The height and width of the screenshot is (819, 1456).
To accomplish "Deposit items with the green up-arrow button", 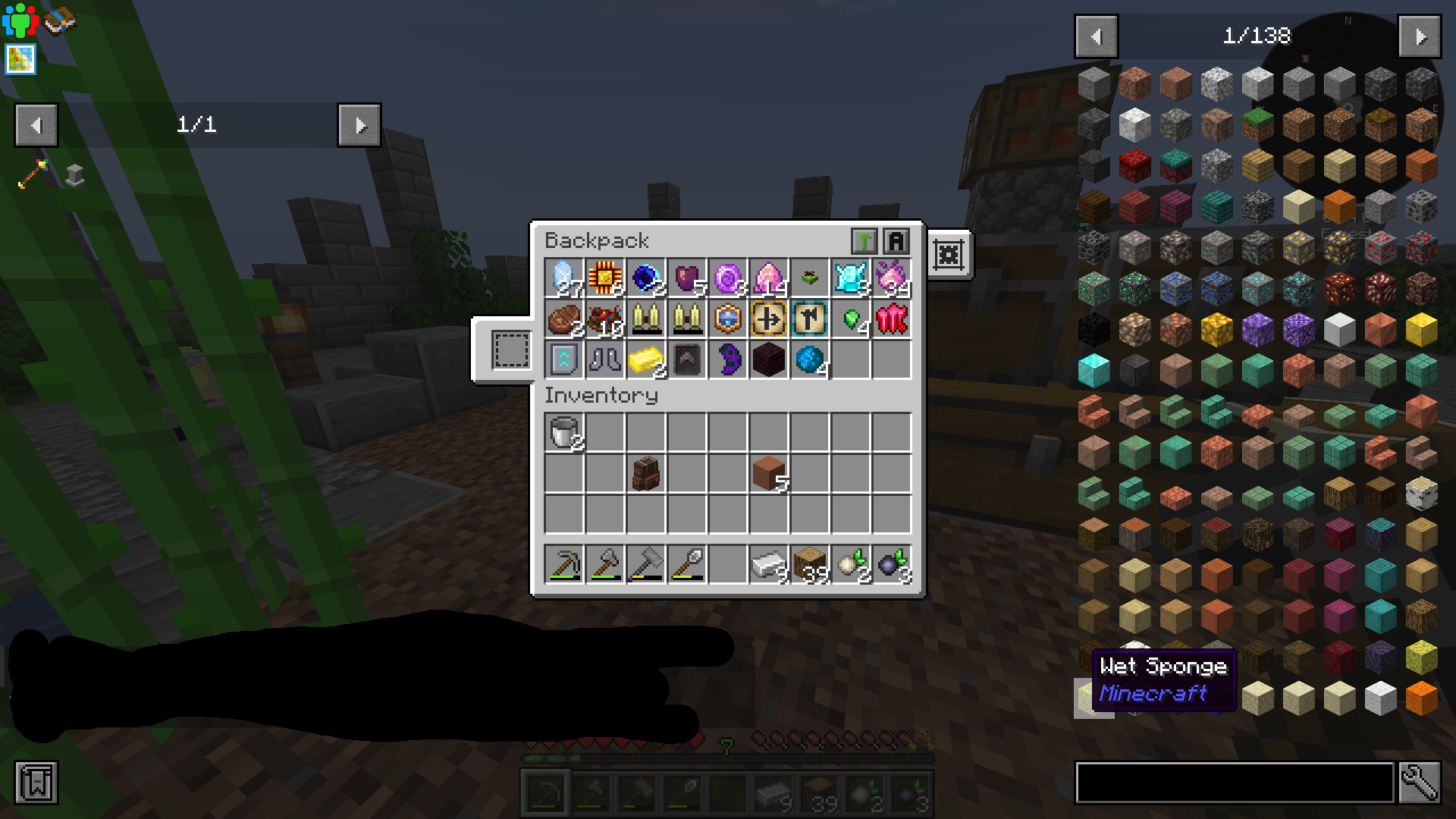I will 864,240.
